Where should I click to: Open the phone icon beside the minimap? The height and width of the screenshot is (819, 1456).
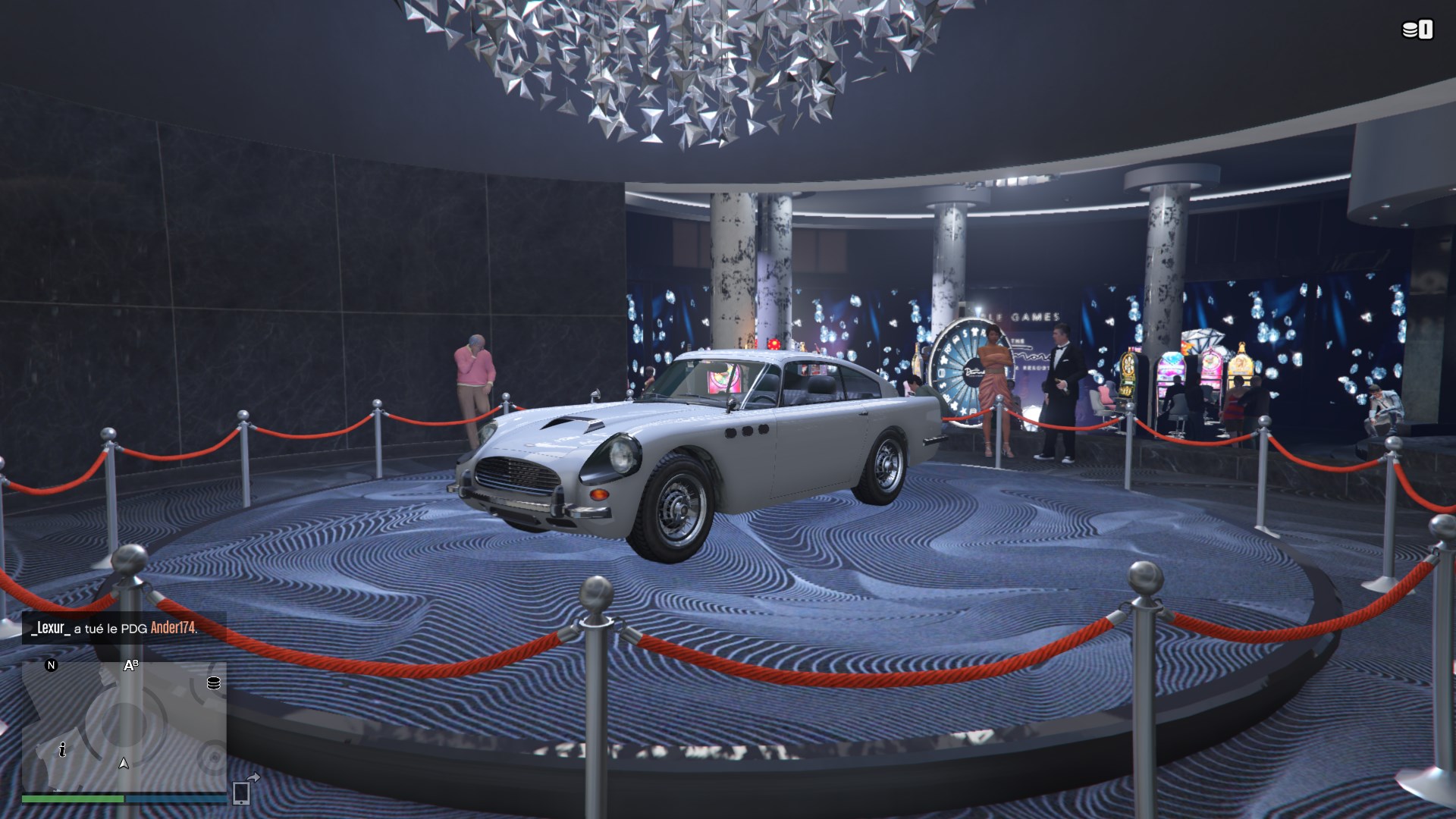243,792
